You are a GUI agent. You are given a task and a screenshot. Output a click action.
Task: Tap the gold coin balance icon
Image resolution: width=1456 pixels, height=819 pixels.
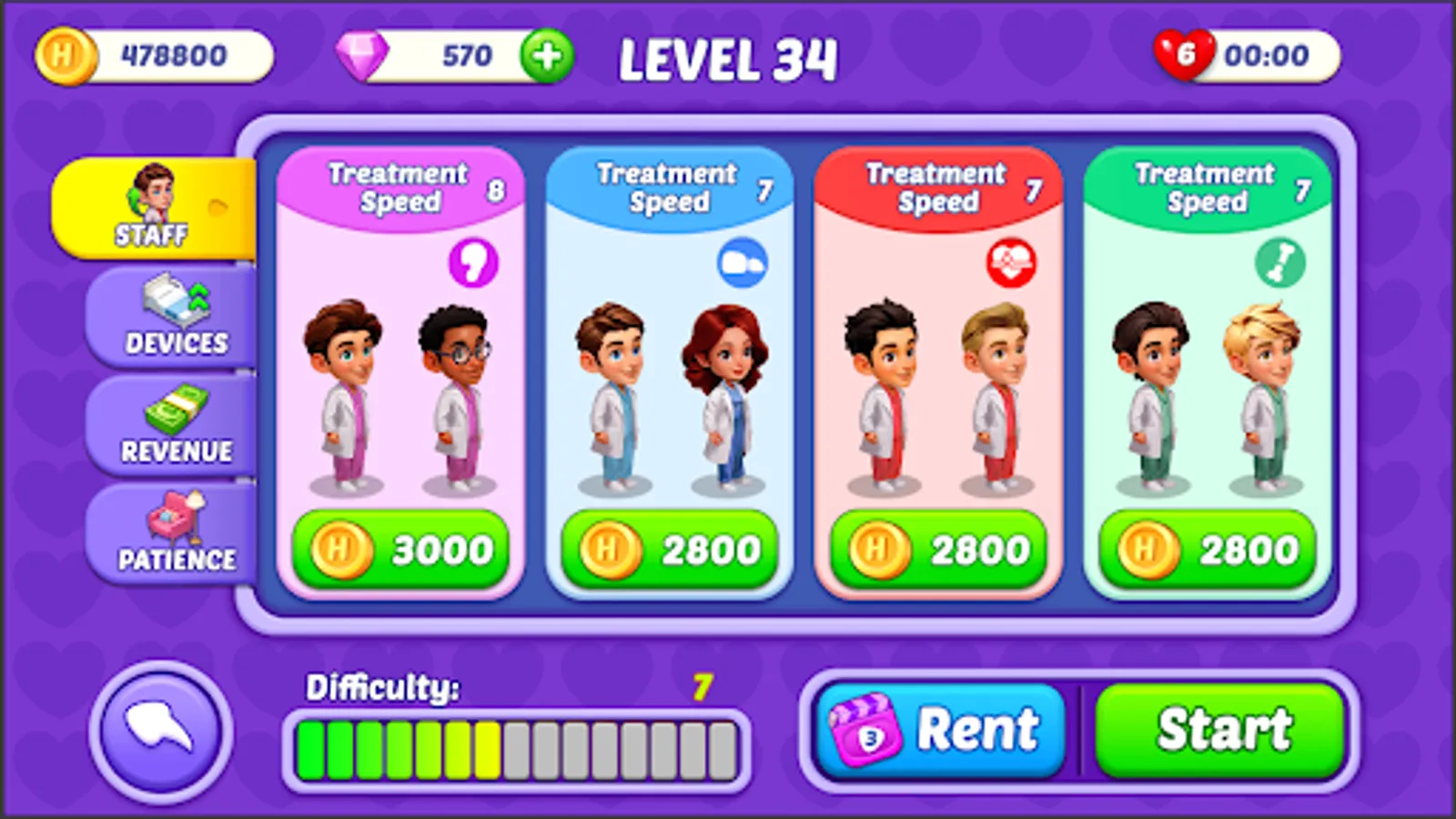click(65, 56)
